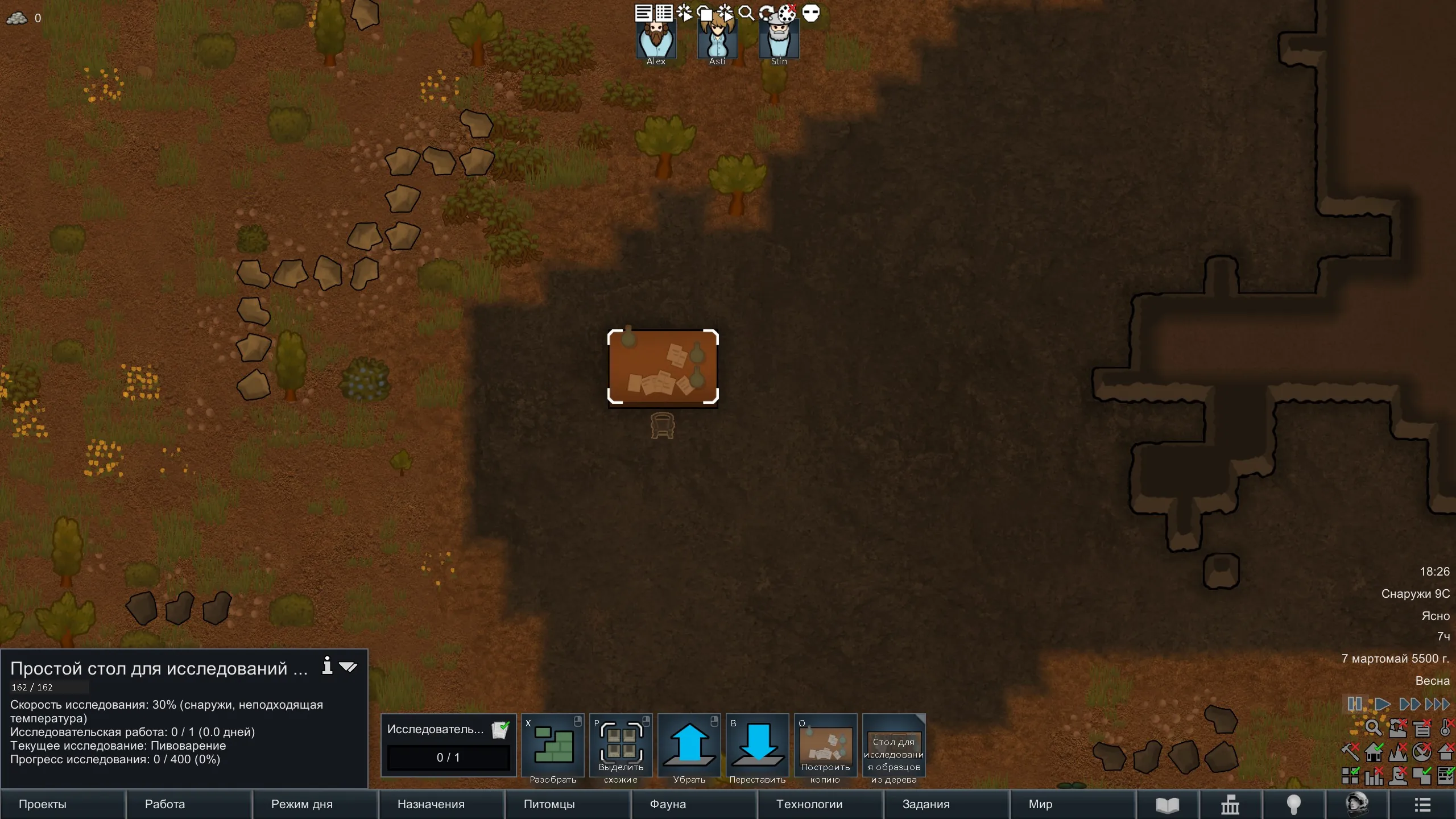Toggle the thermometer temperature overlay icon
1456x819 pixels.
1445,728
